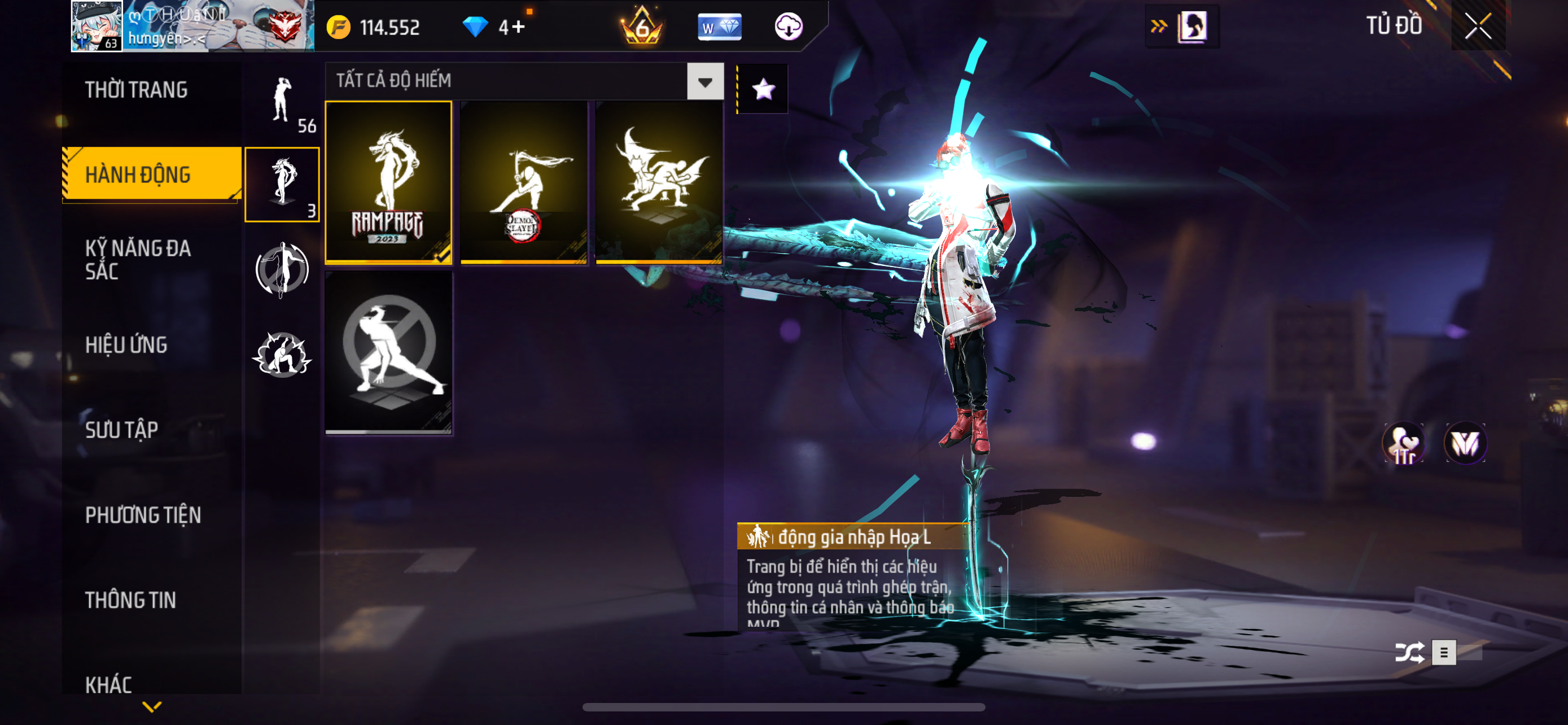Open the cloud download icon
The image size is (1568, 725).
coord(789,27)
